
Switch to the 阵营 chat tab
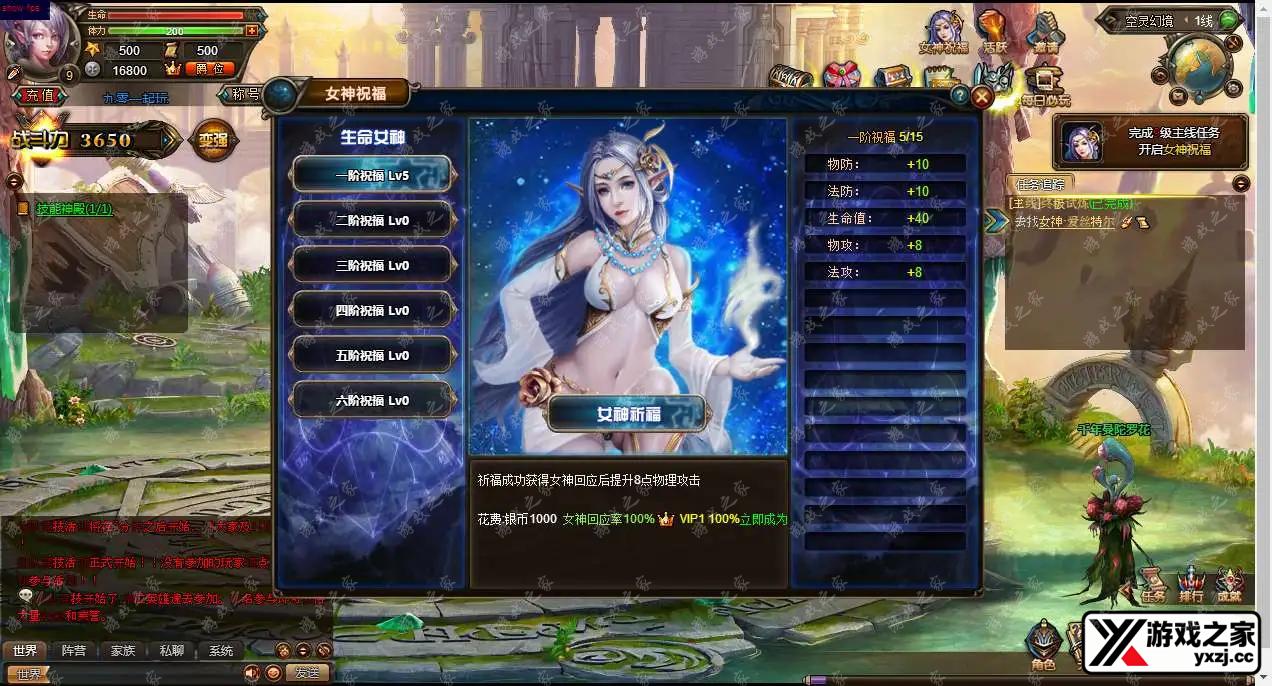[x=74, y=650]
